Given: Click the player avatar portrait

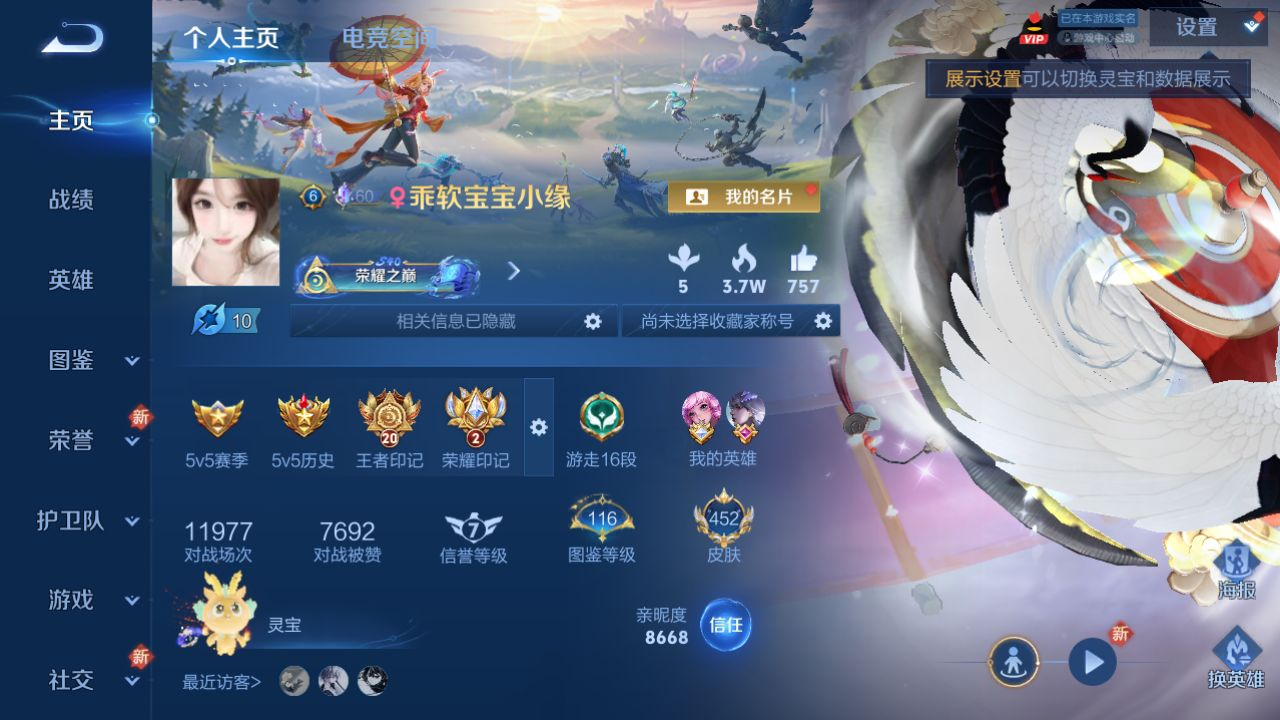Looking at the screenshot, I should click(225, 232).
